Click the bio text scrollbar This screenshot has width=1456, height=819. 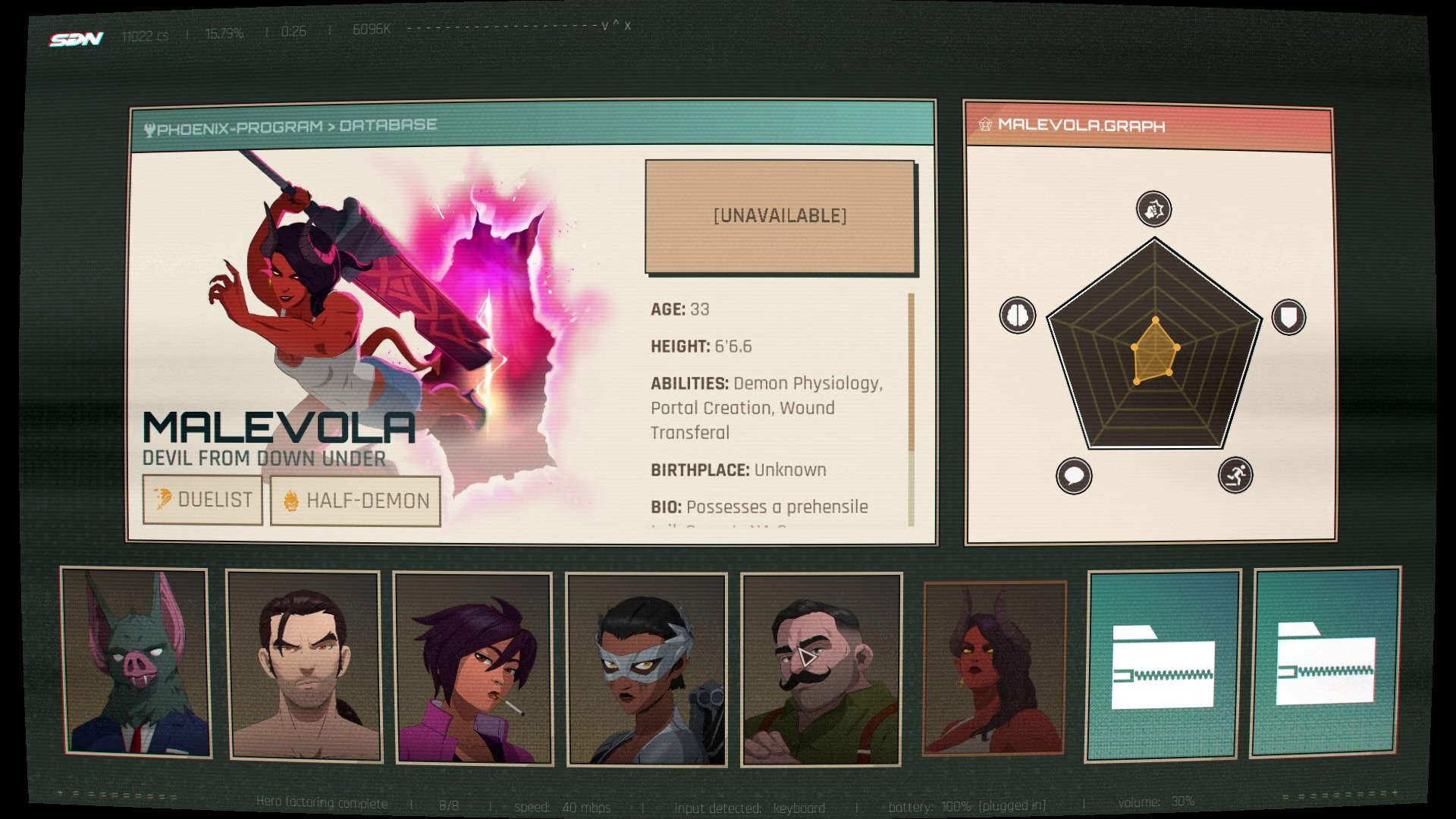[911, 409]
